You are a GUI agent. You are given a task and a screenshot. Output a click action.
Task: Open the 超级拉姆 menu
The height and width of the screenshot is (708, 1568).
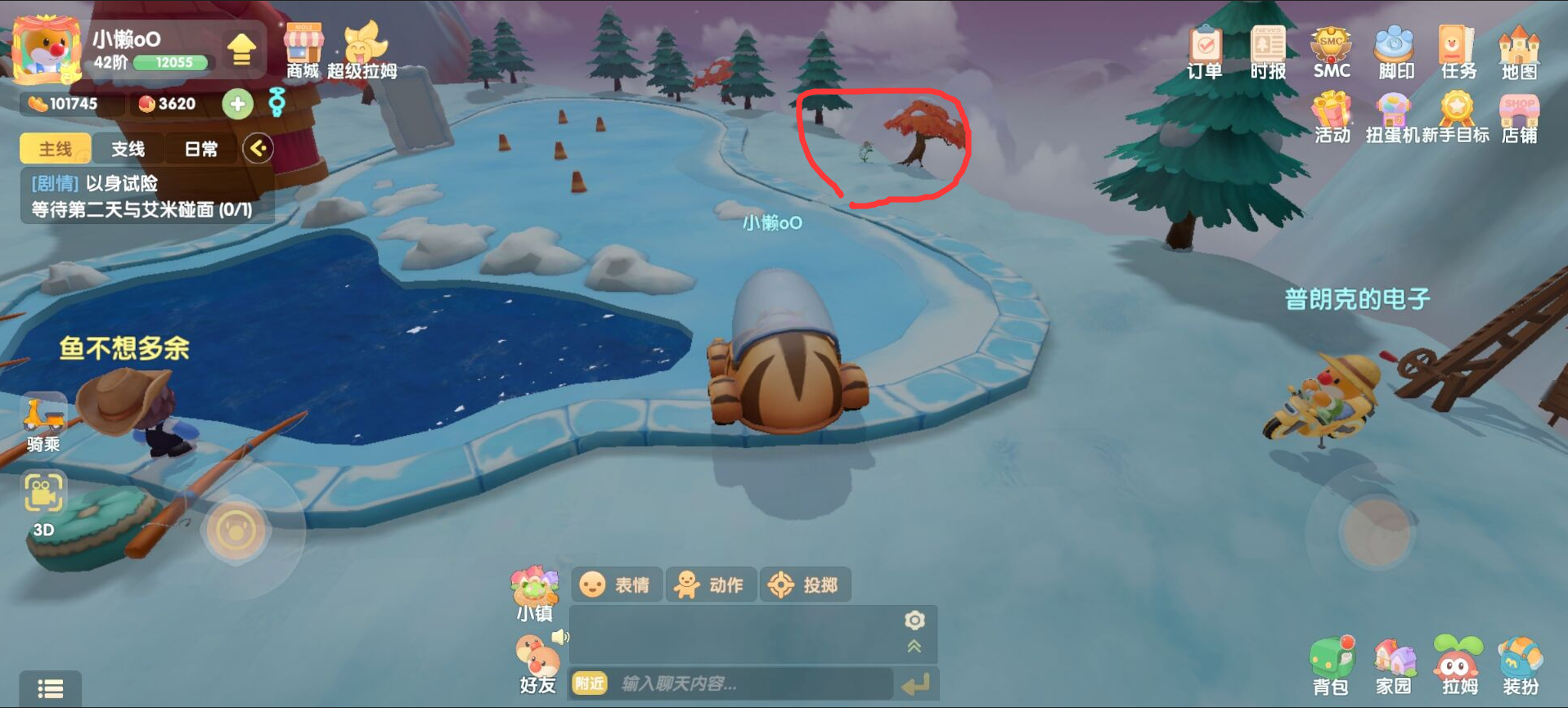(x=362, y=51)
